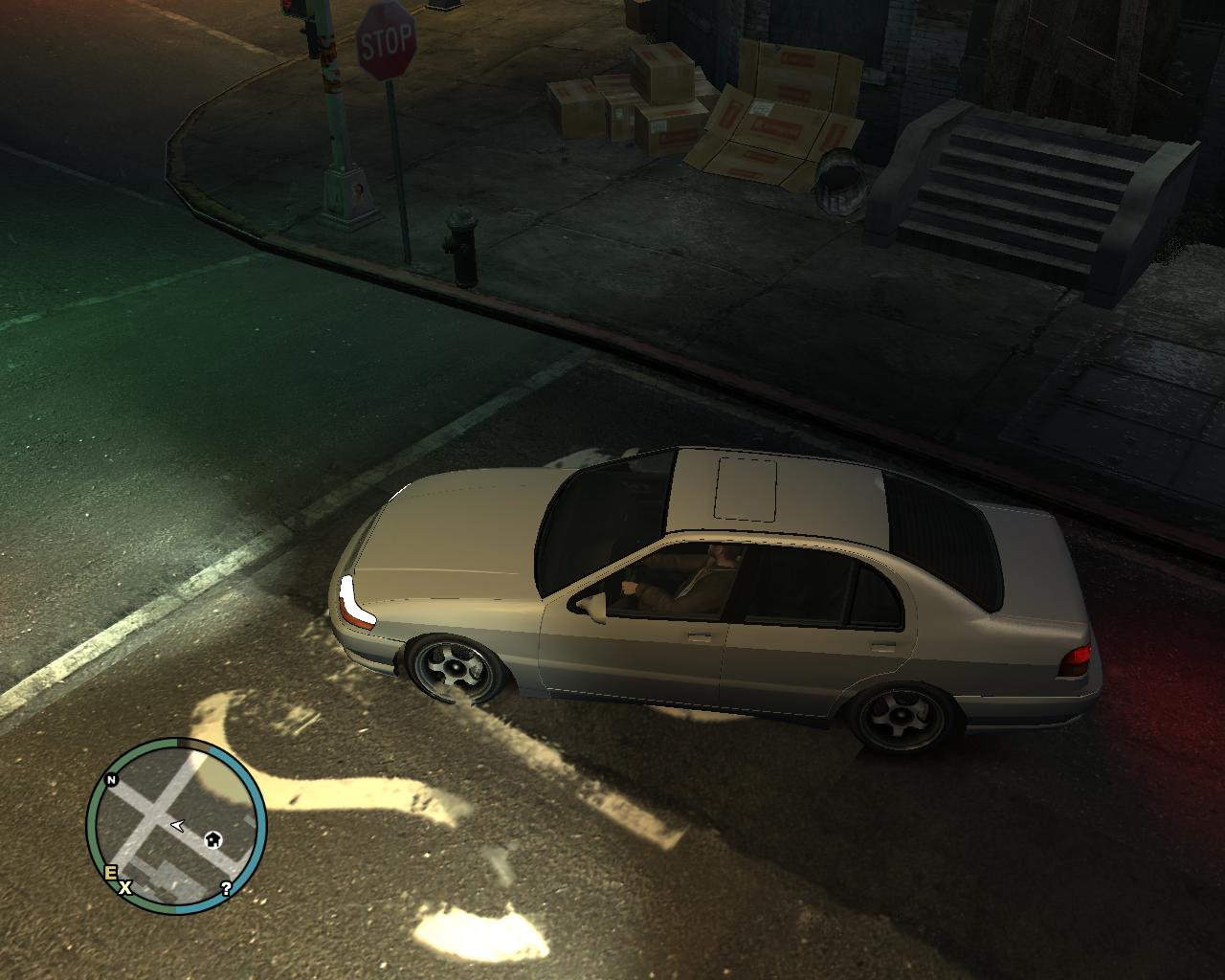Screen dimensions: 1225x980
Task: Click the white player arrow on the radar
Action: (x=177, y=824)
